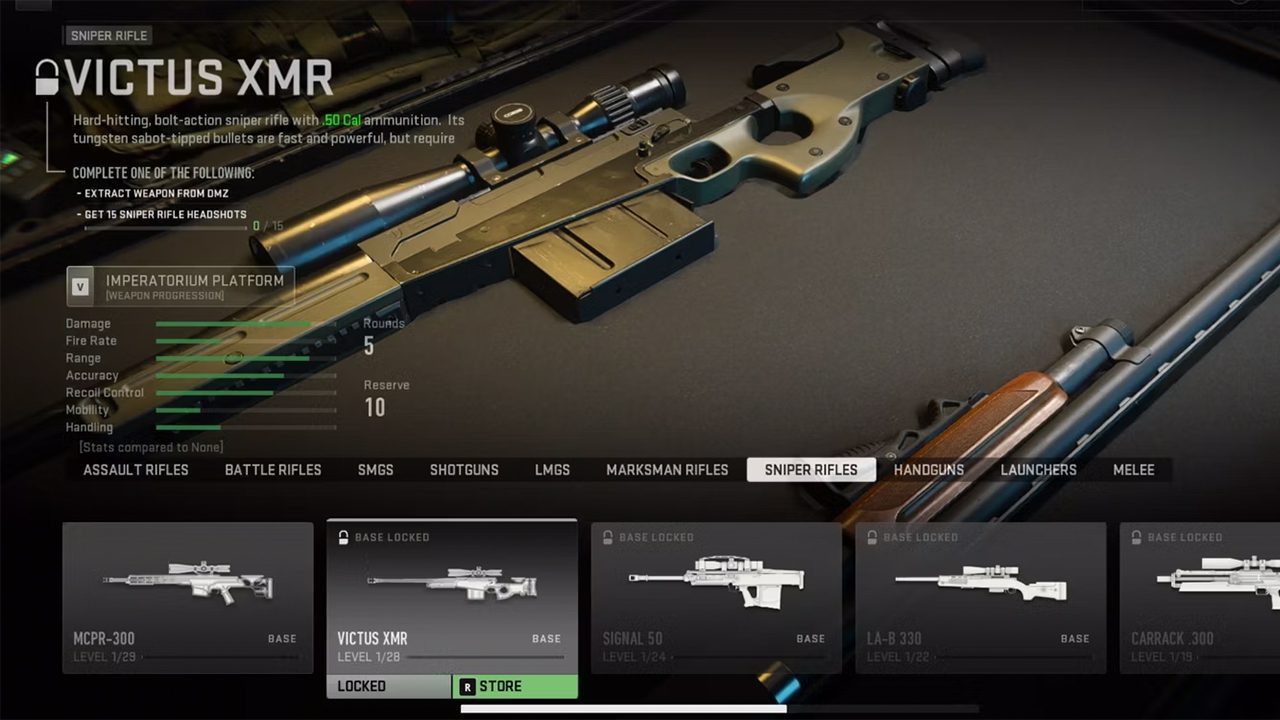The height and width of the screenshot is (720, 1280).
Task: Choose the Carrack .300 weapon tile
Action: (x=1200, y=597)
